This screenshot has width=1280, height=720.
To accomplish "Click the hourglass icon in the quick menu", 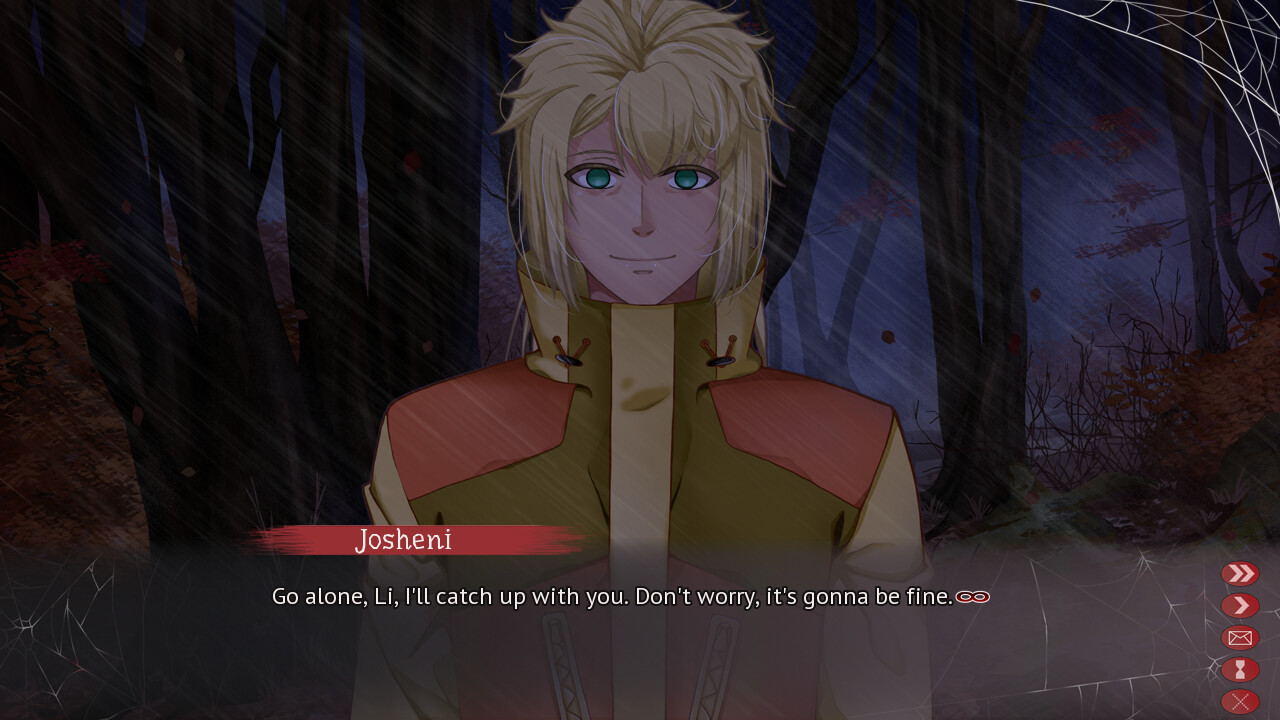I will tap(1239, 669).
